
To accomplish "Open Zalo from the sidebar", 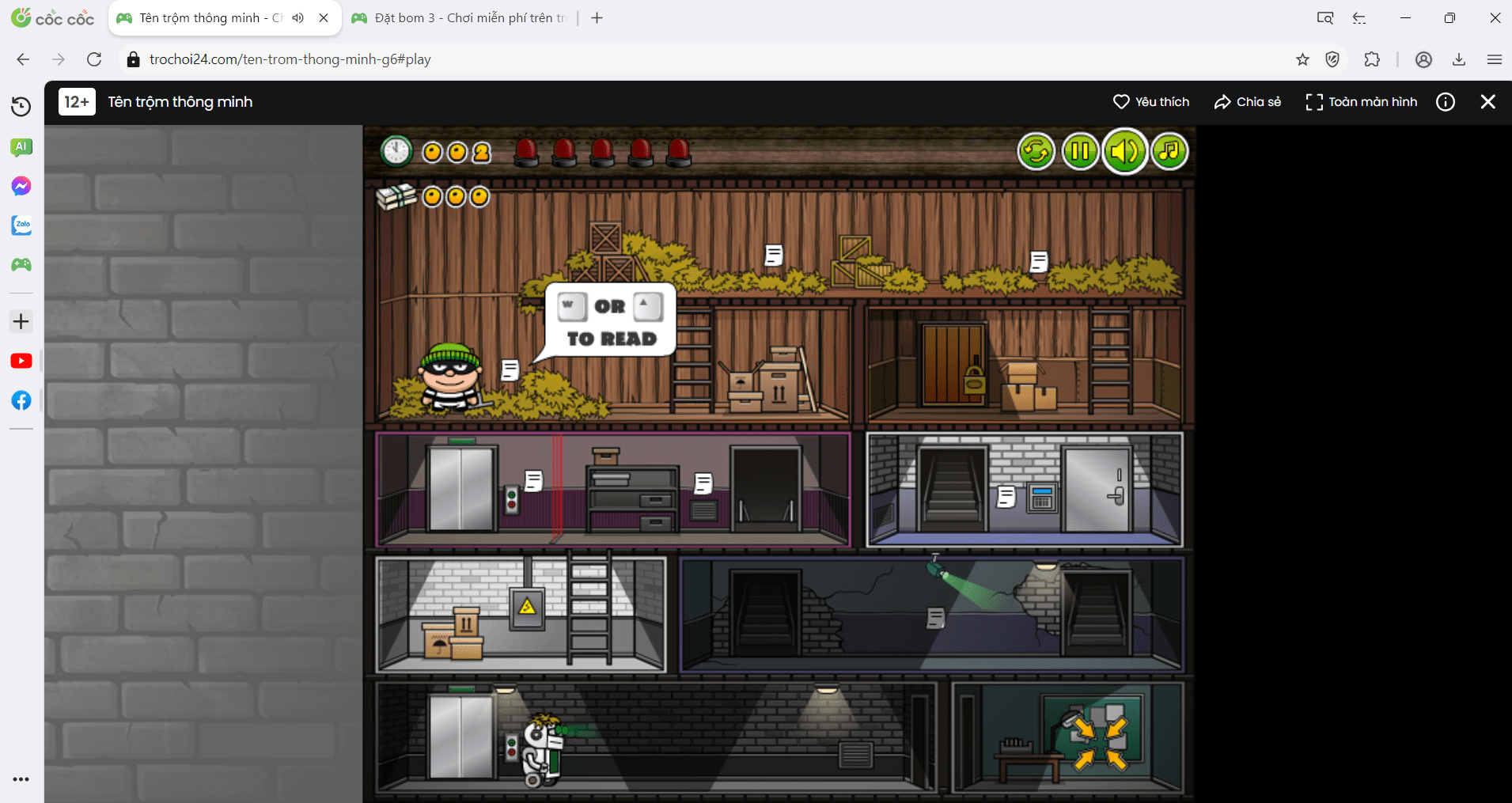I will (21, 225).
